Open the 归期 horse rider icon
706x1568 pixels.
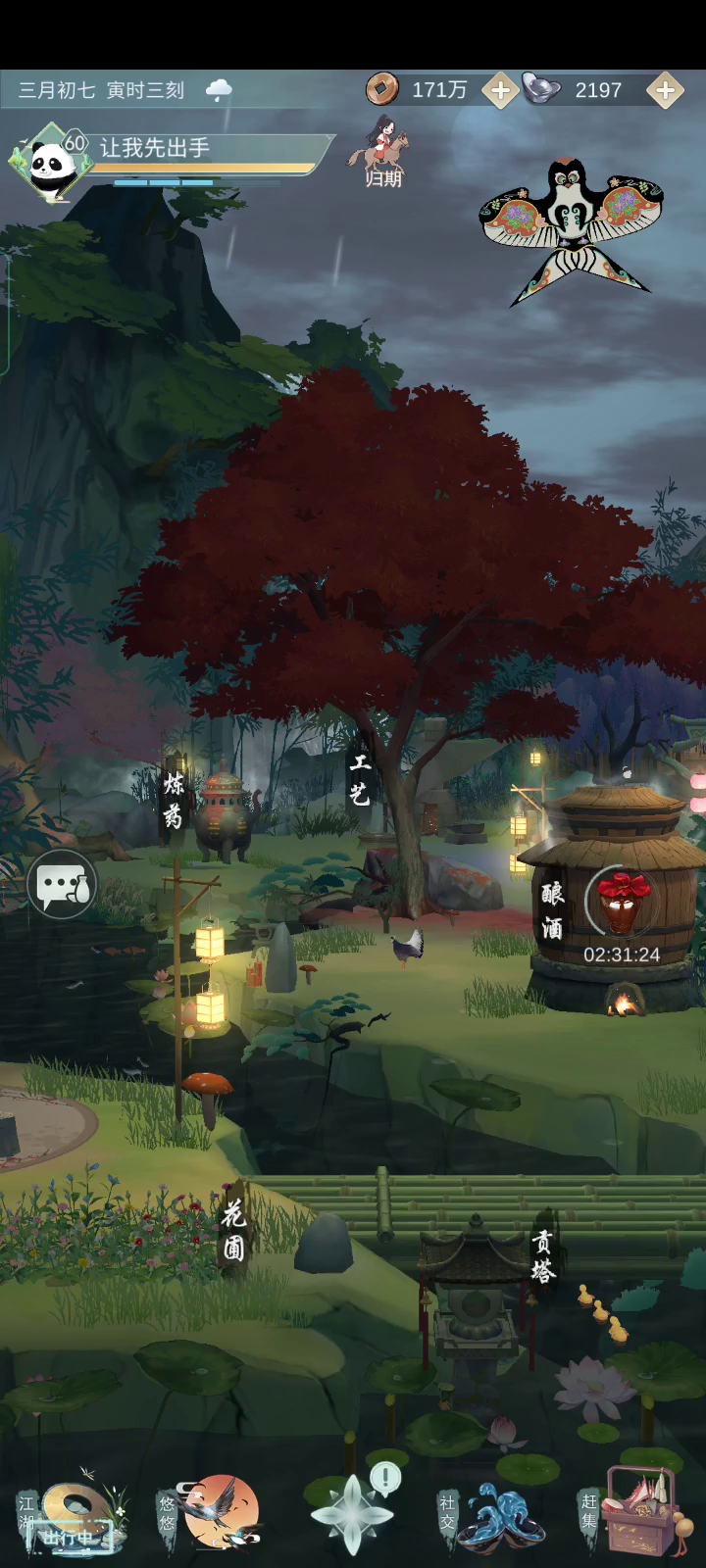coord(380,153)
